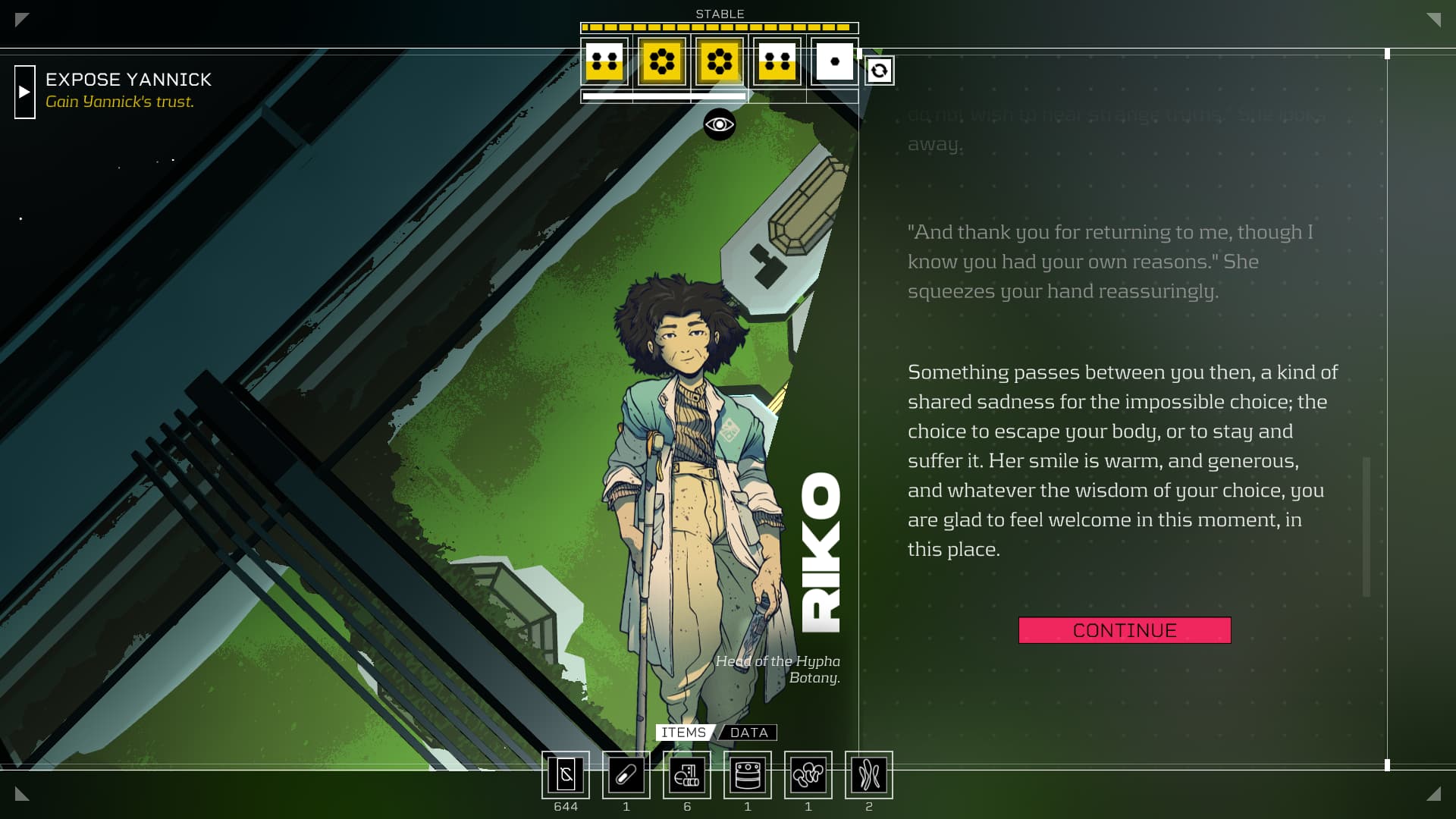Image resolution: width=1456 pixels, height=819 pixels.
Task: Select the capsule pill item slot
Action: point(626,775)
